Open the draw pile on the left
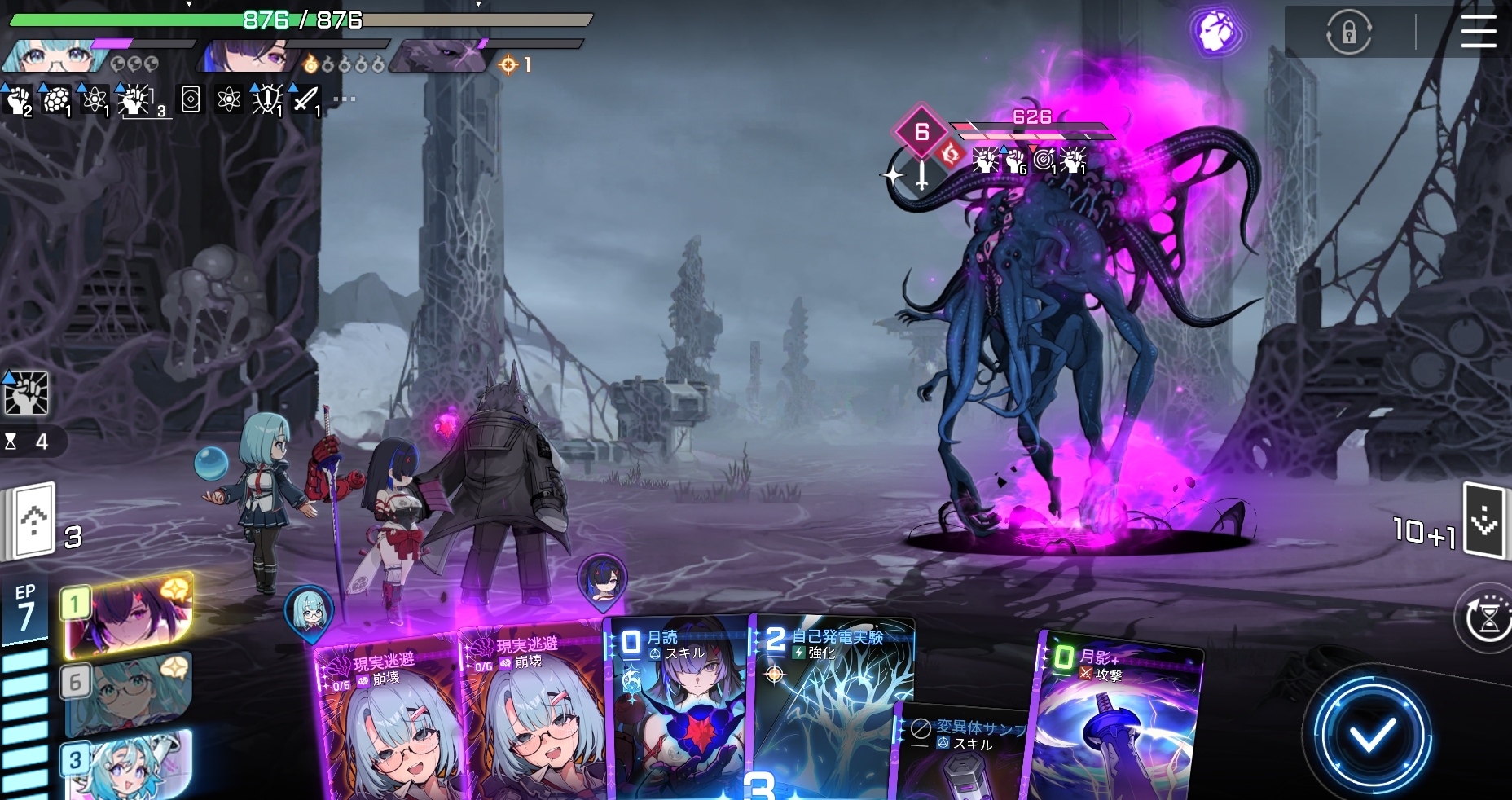The width and height of the screenshot is (1512, 800). pos(34,521)
